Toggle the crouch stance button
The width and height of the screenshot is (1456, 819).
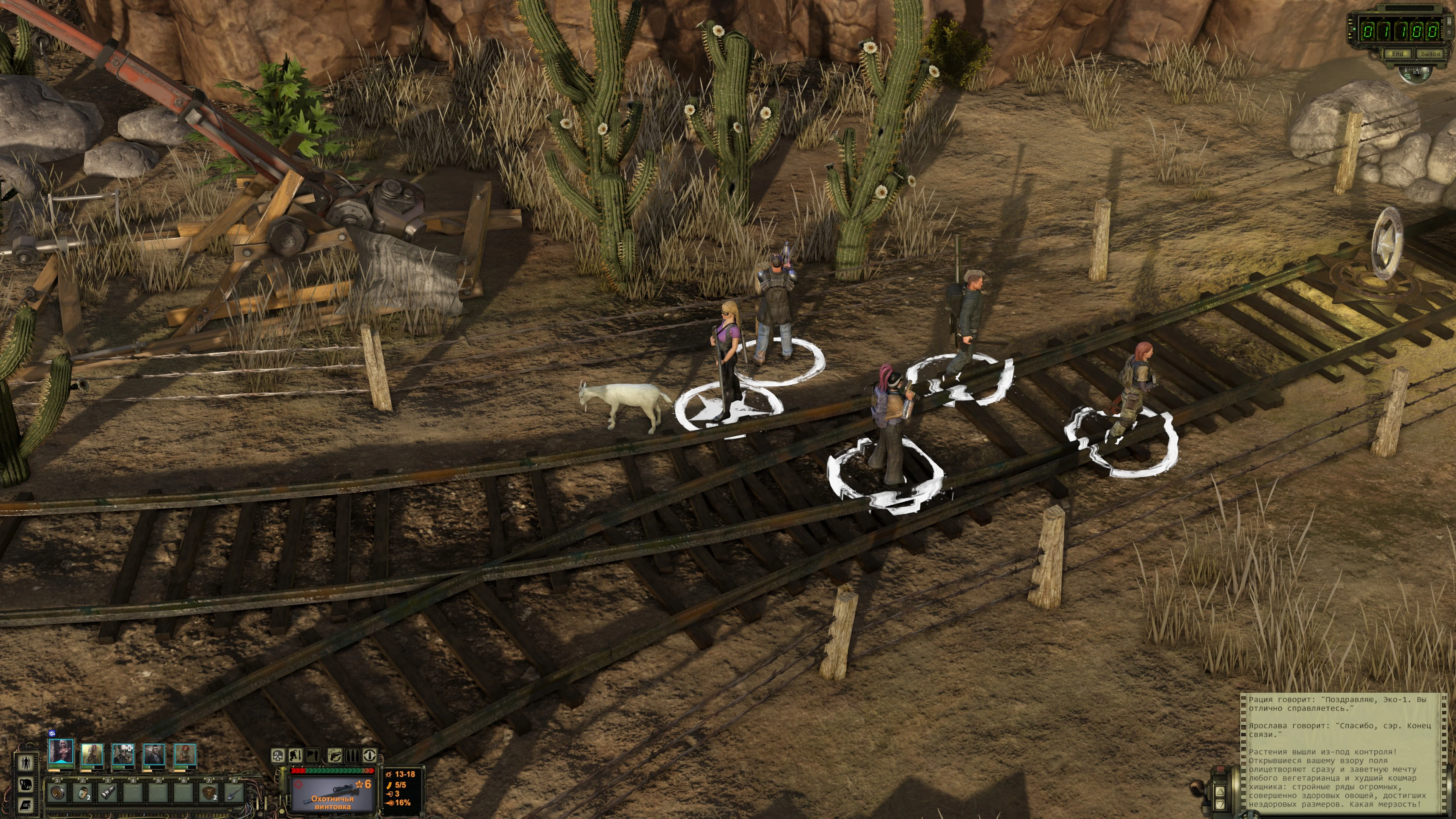click(296, 755)
